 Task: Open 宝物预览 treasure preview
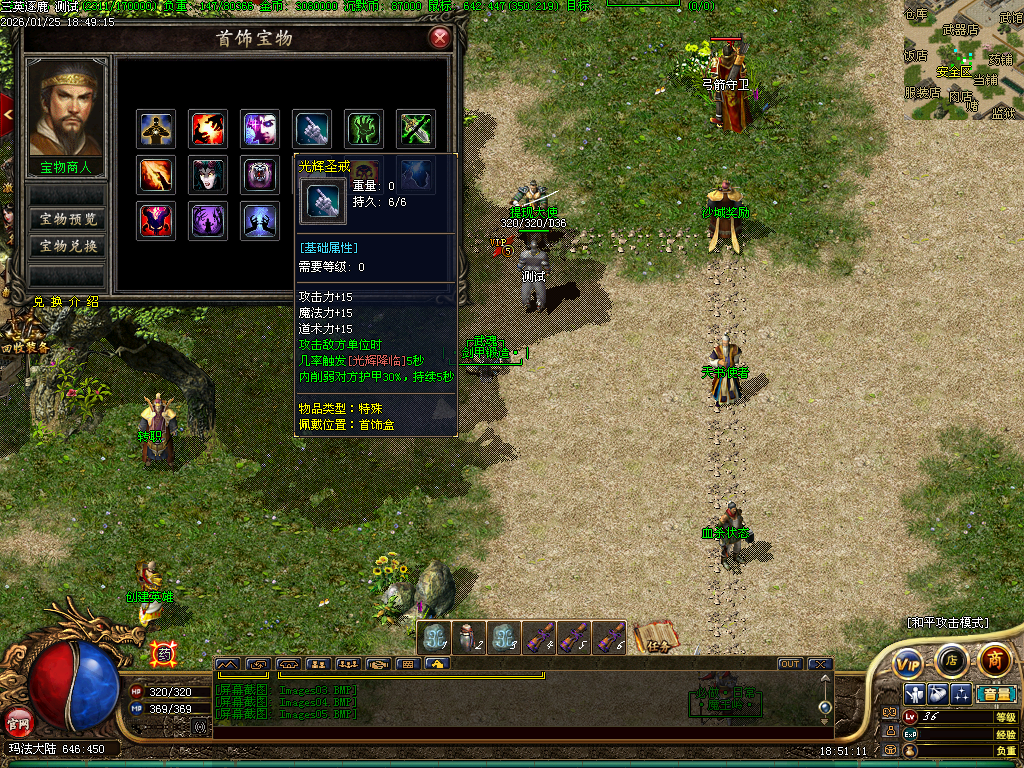[67, 219]
